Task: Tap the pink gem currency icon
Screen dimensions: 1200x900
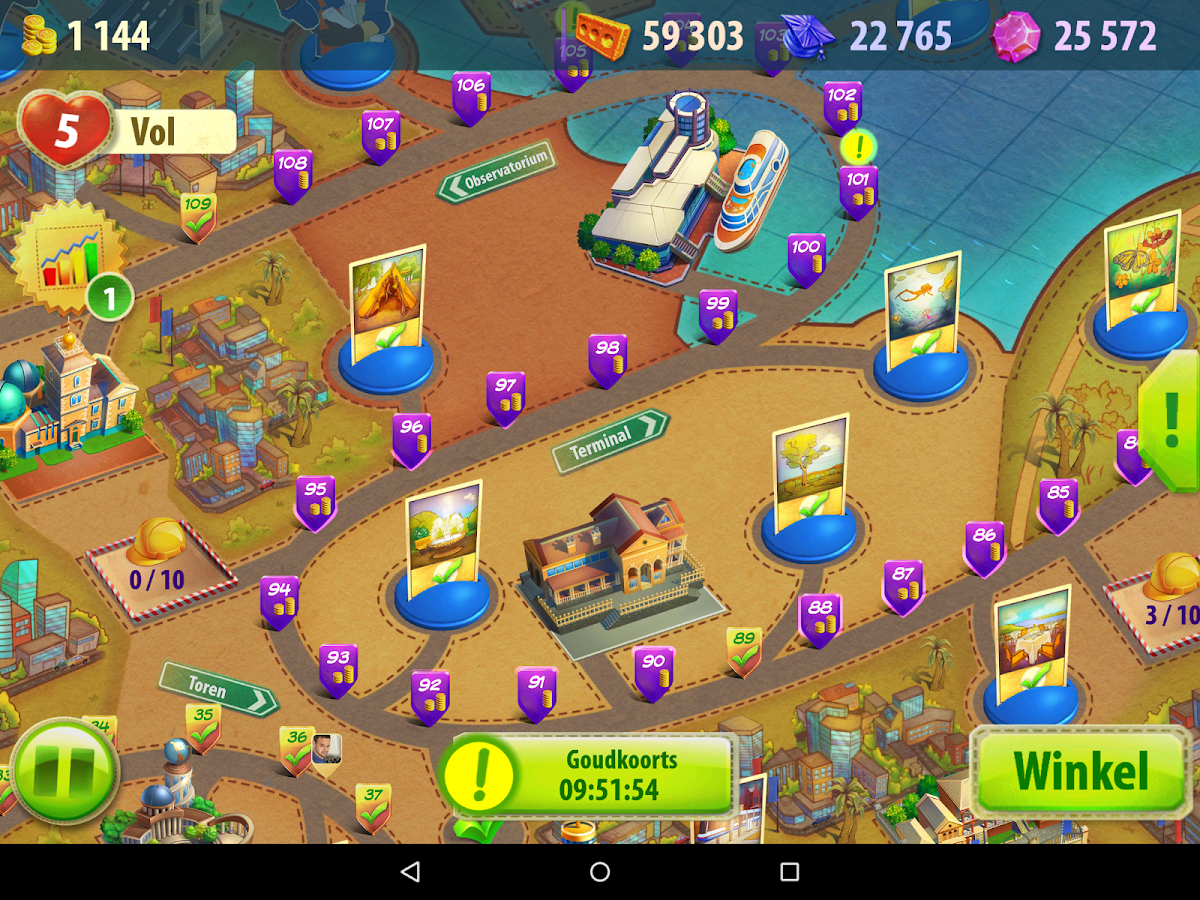Action: [x=1015, y=37]
